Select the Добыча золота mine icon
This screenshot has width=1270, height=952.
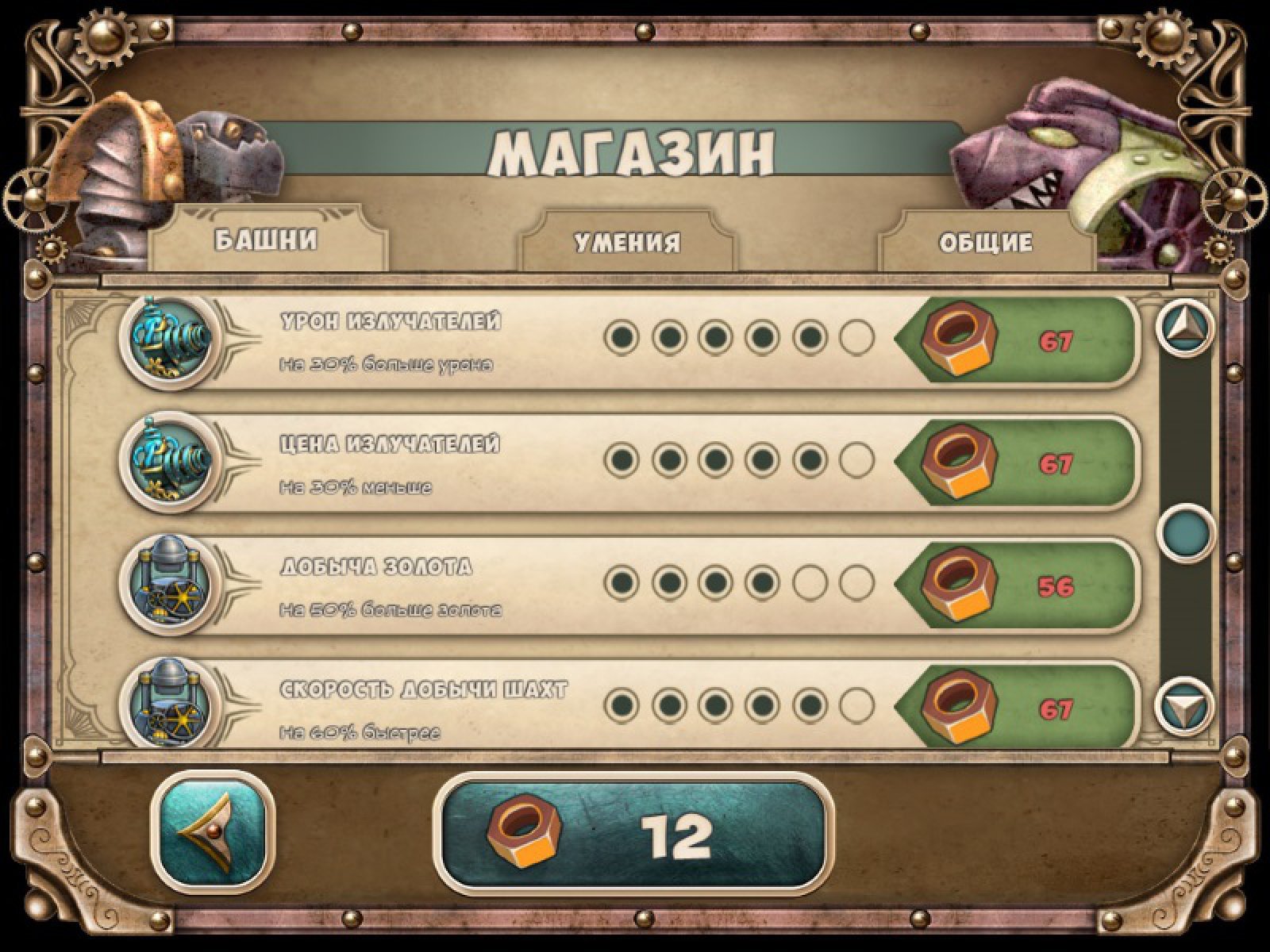(171, 585)
